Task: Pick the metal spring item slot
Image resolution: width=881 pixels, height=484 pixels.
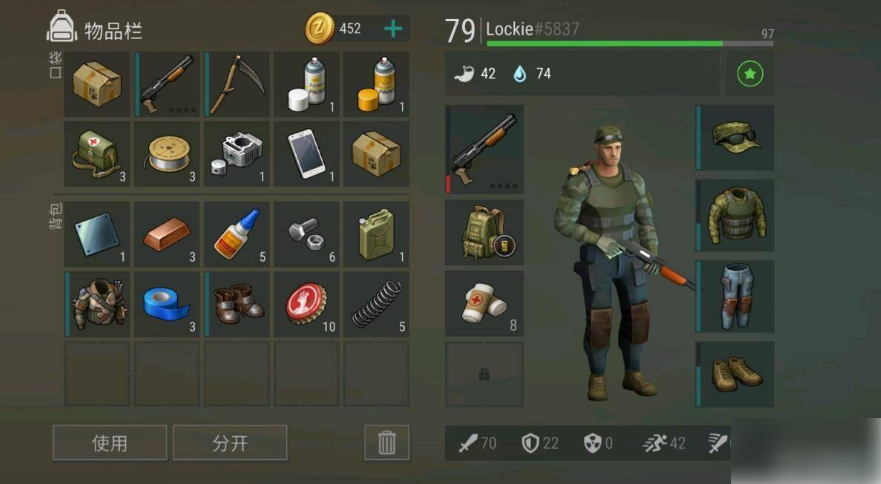Action: coord(376,304)
